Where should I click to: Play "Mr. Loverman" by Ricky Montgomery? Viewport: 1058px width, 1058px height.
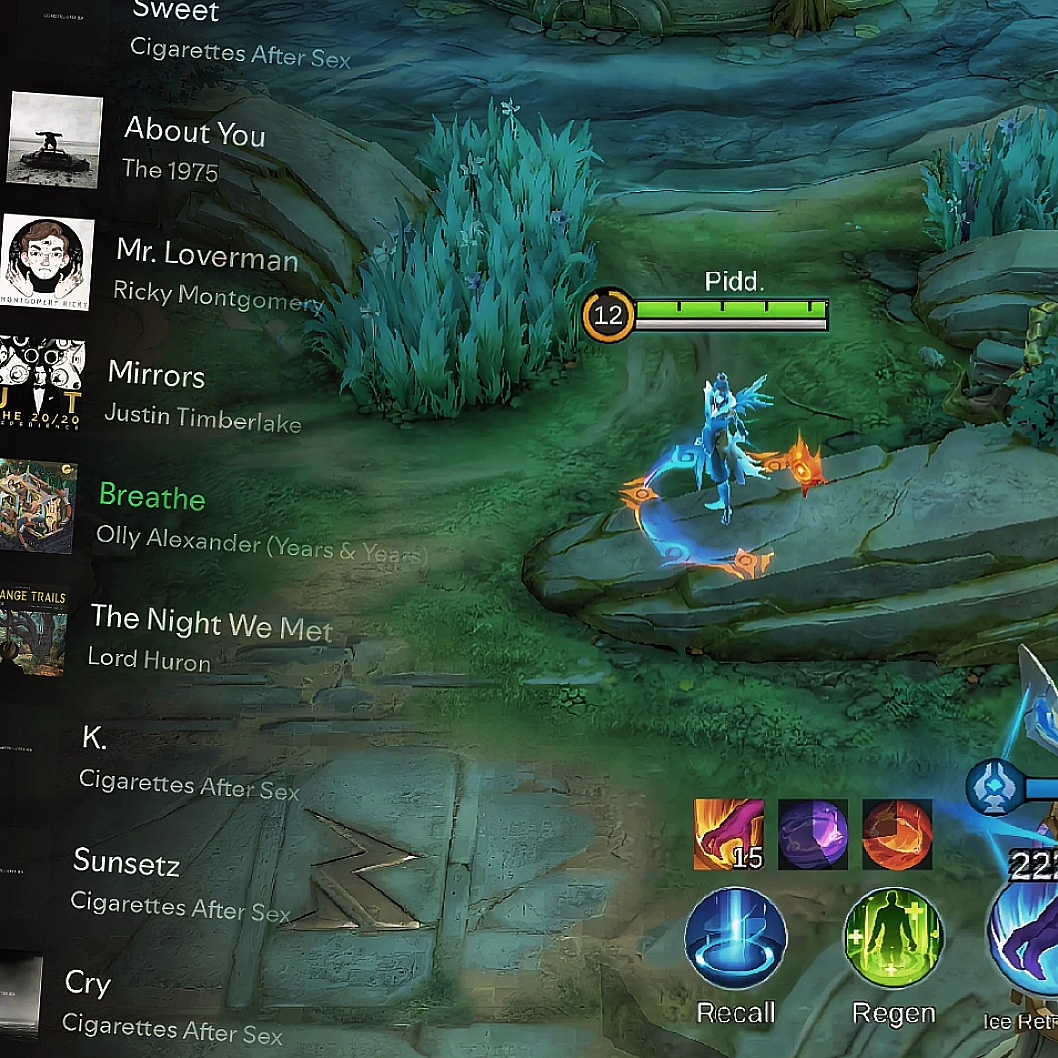point(206,257)
